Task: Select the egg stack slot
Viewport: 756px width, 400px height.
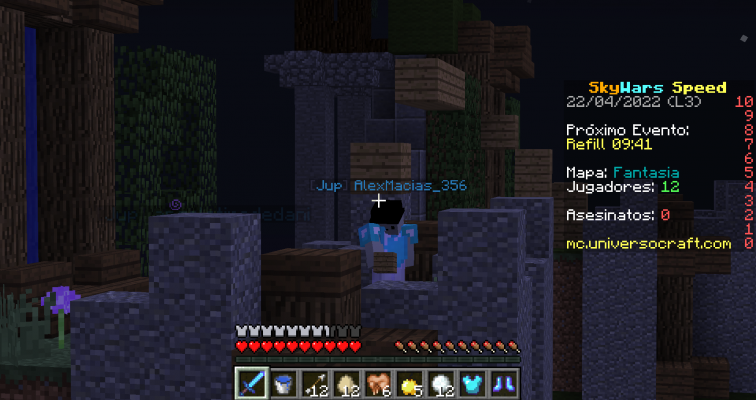Action: [347, 383]
